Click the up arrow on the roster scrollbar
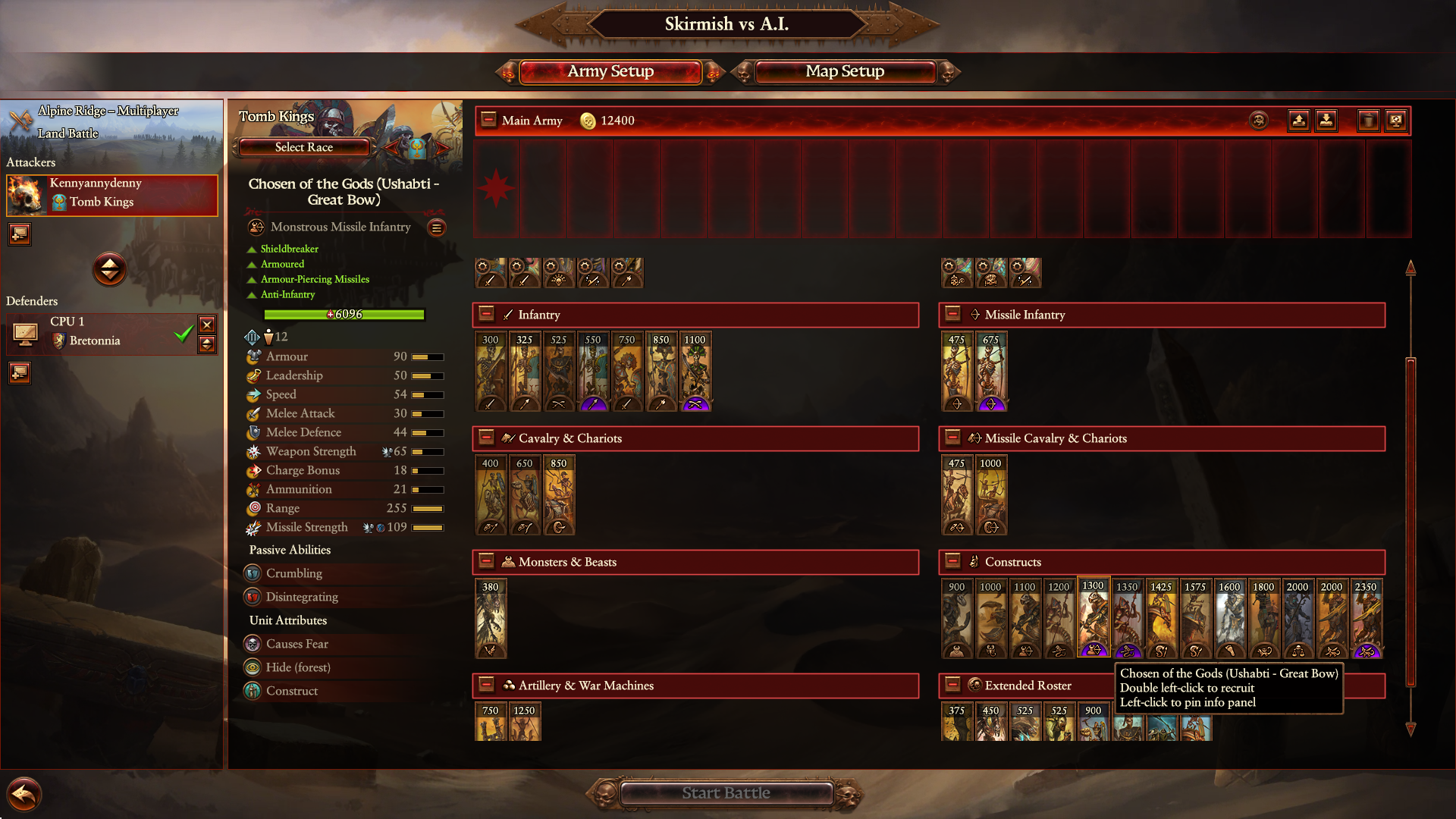This screenshot has width=1456, height=819. tap(1410, 266)
